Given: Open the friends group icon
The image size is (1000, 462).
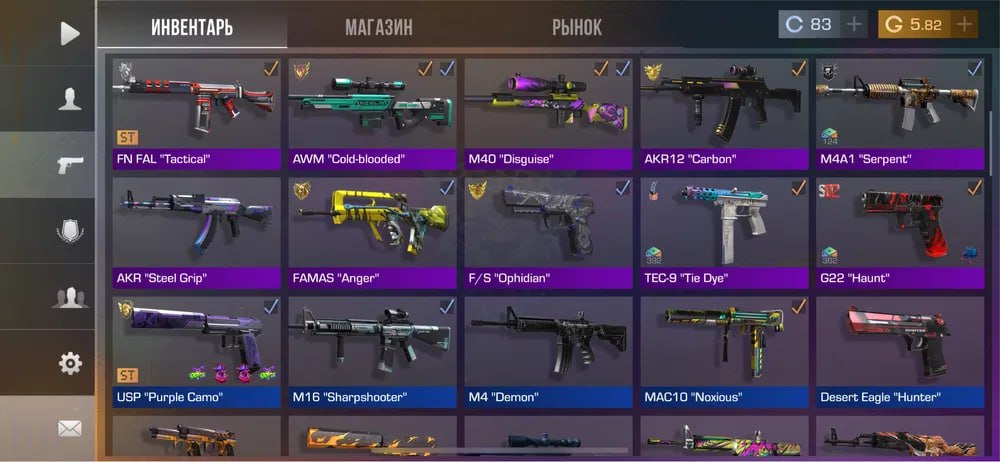Looking at the screenshot, I should tap(69, 297).
